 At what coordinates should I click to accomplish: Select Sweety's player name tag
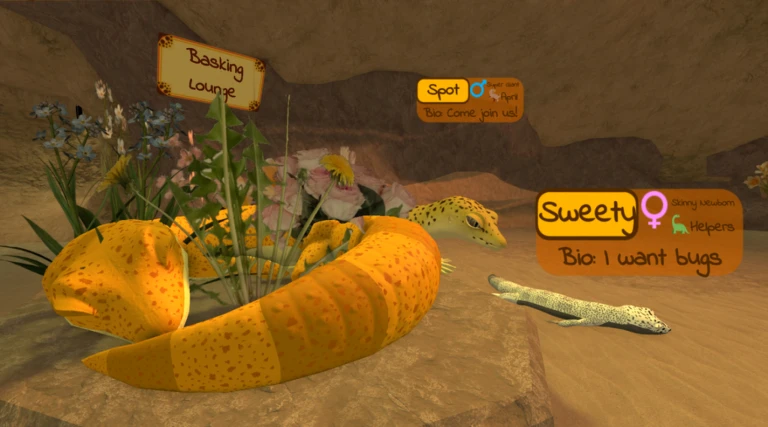pyautogui.click(x=587, y=213)
